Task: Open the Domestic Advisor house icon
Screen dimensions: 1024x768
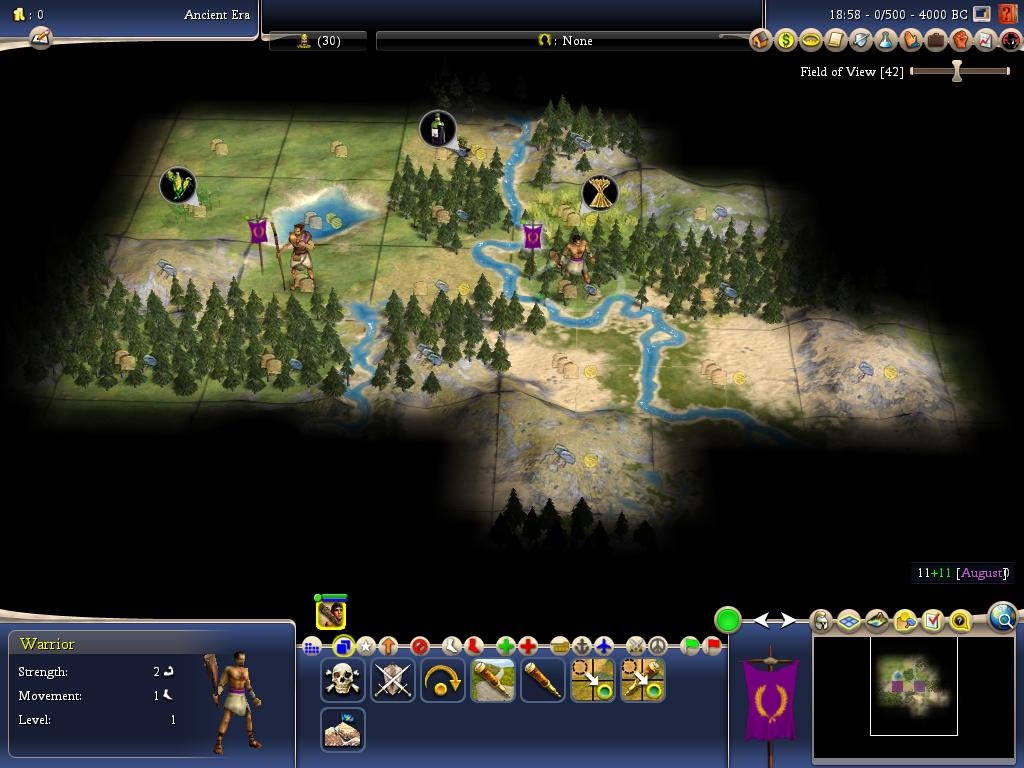Action: (x=760, y=40)
